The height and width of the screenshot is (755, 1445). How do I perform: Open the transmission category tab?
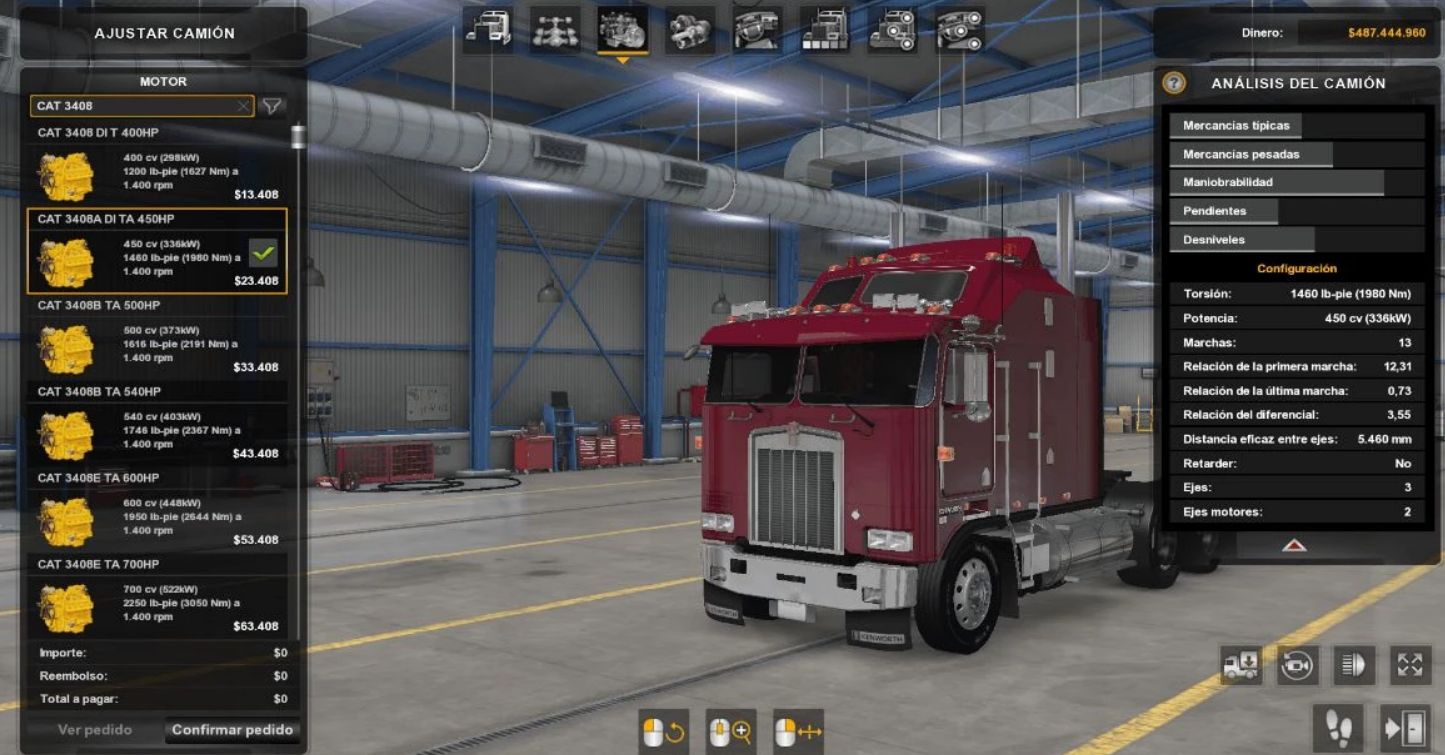point(690,30)
